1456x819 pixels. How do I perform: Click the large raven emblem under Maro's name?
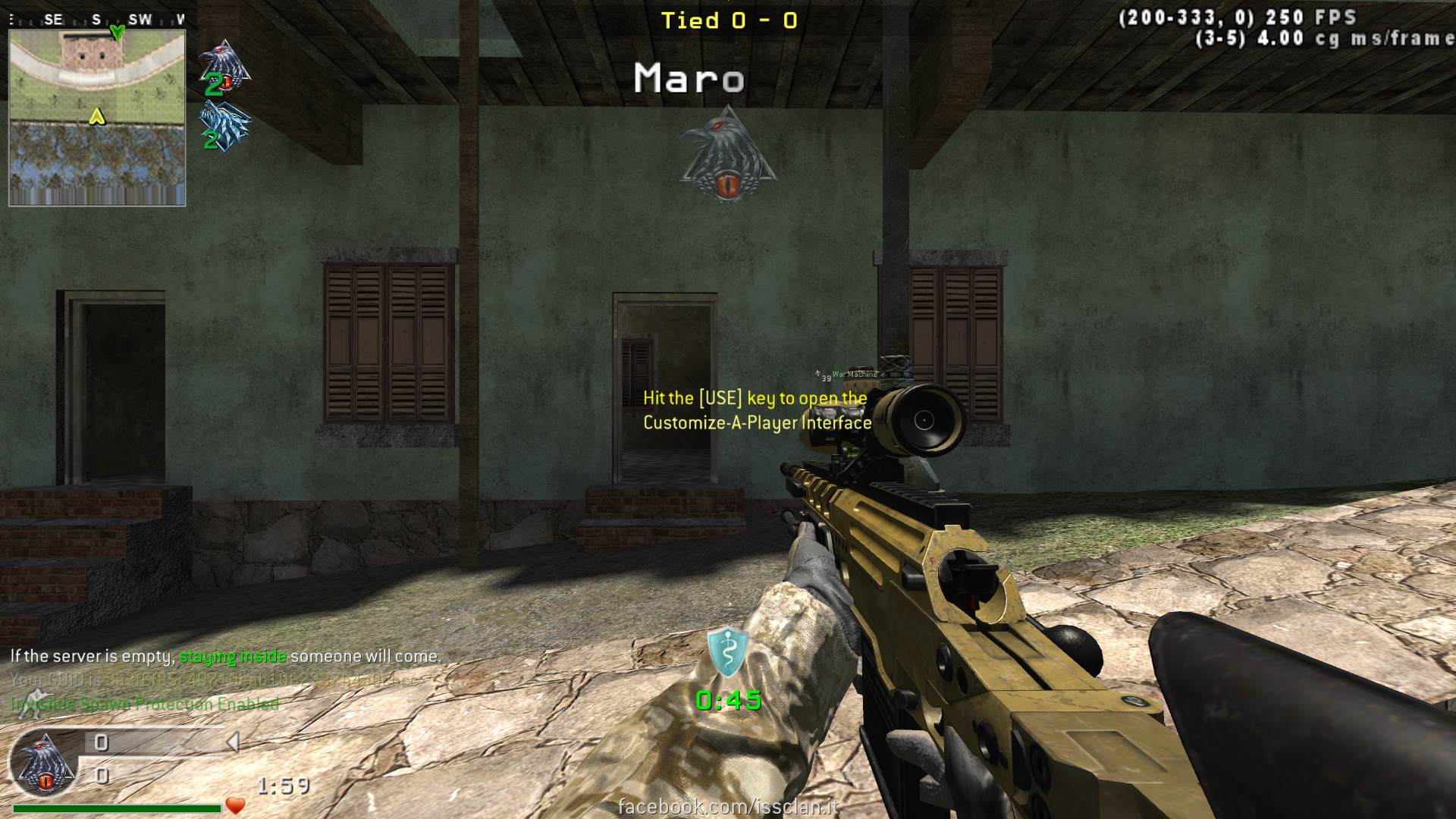point(728,155)
